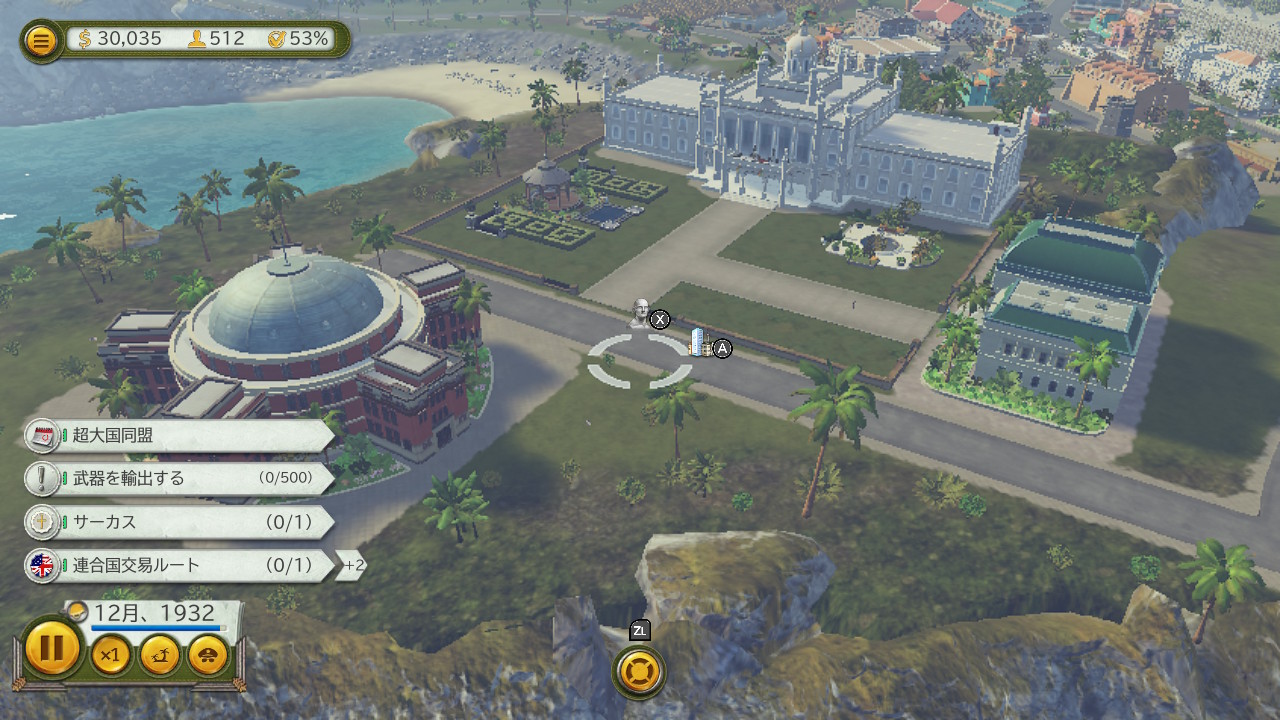1280x720 pixels.
Task: Change the x1 game speed setting
Action: point(111,655)
